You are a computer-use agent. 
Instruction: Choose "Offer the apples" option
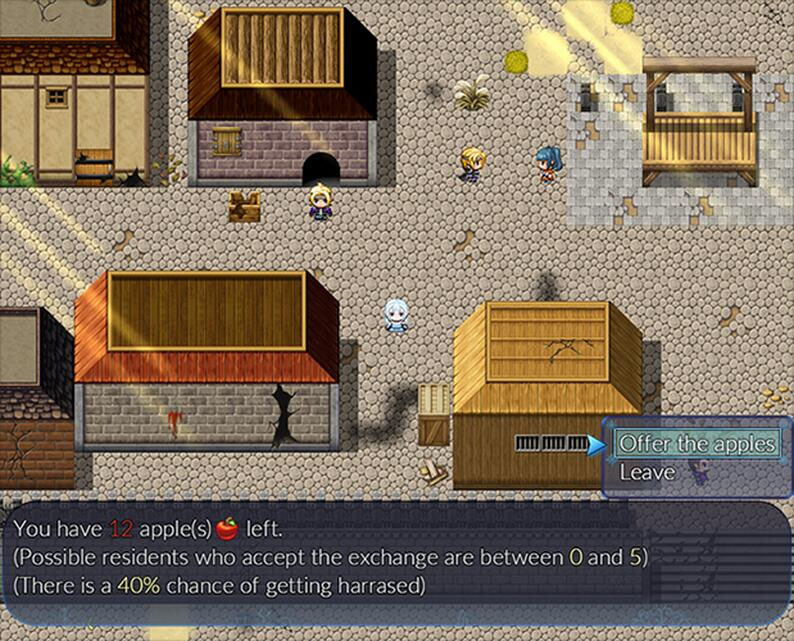(x=696, y=443)
